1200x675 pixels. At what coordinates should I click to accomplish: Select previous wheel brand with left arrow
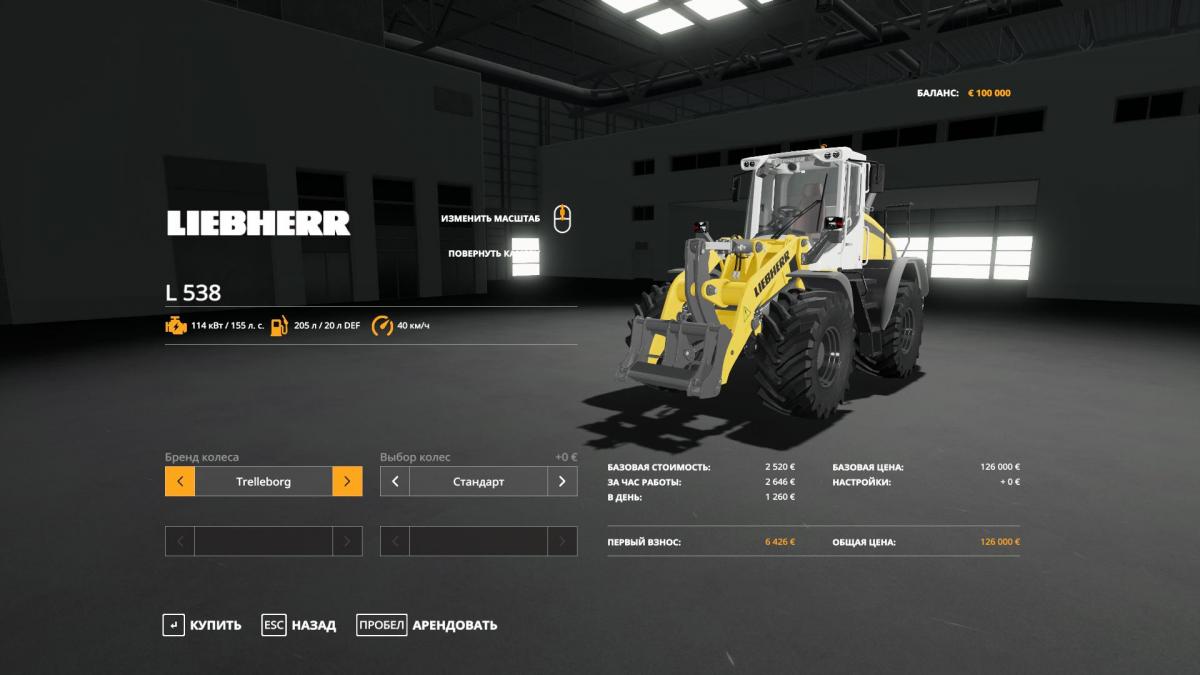(x=180, y=481)
